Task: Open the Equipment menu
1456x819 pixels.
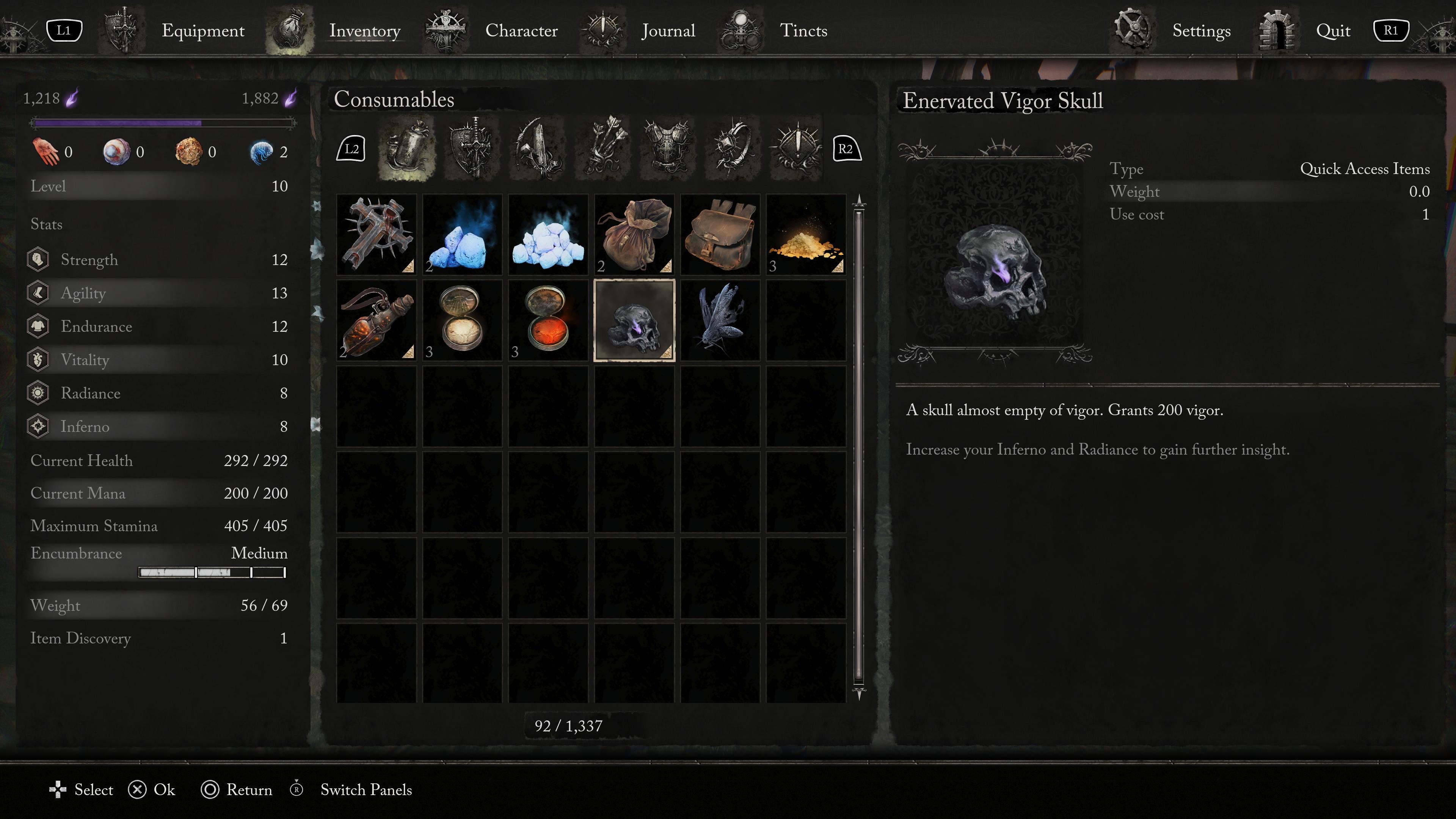Action: tap(202, 30)
